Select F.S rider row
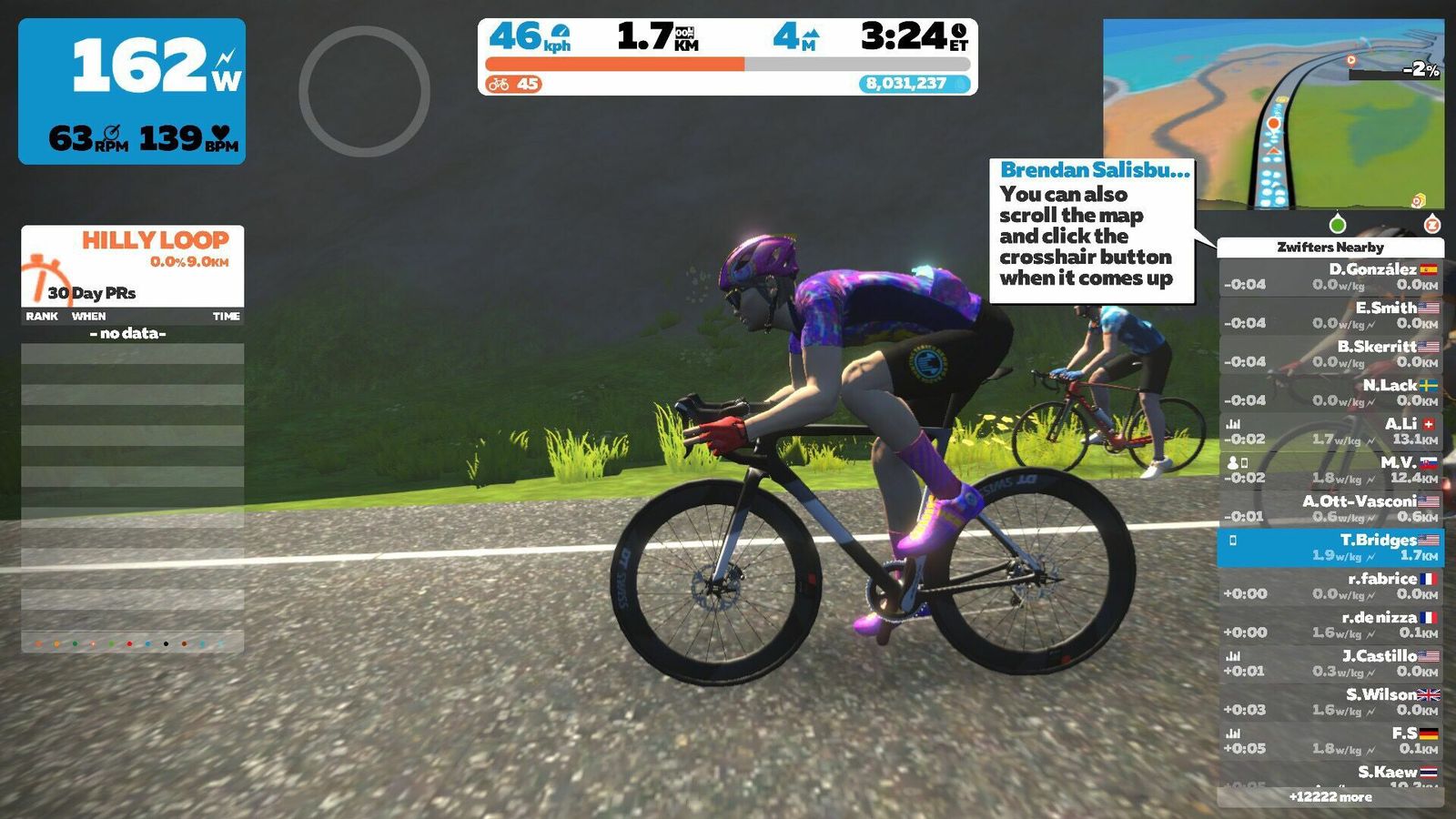This screenshot has height=819, width=1456. tap(1330, 741)
